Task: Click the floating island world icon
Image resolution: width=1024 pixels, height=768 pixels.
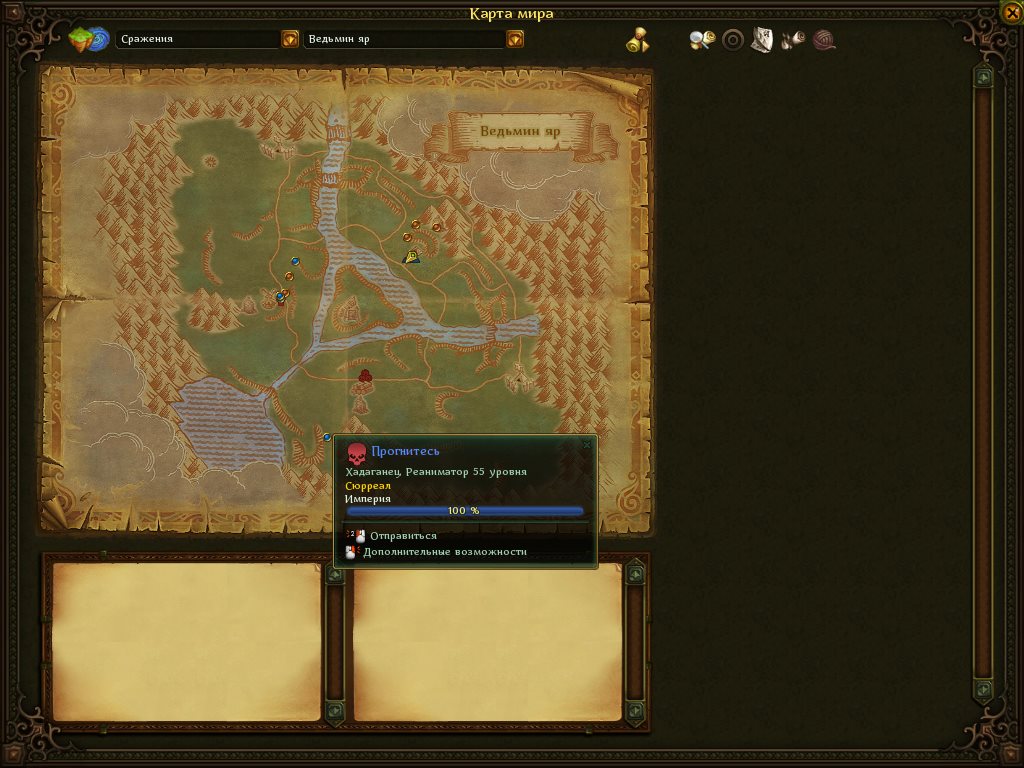Action: click(x=89, y=40)
